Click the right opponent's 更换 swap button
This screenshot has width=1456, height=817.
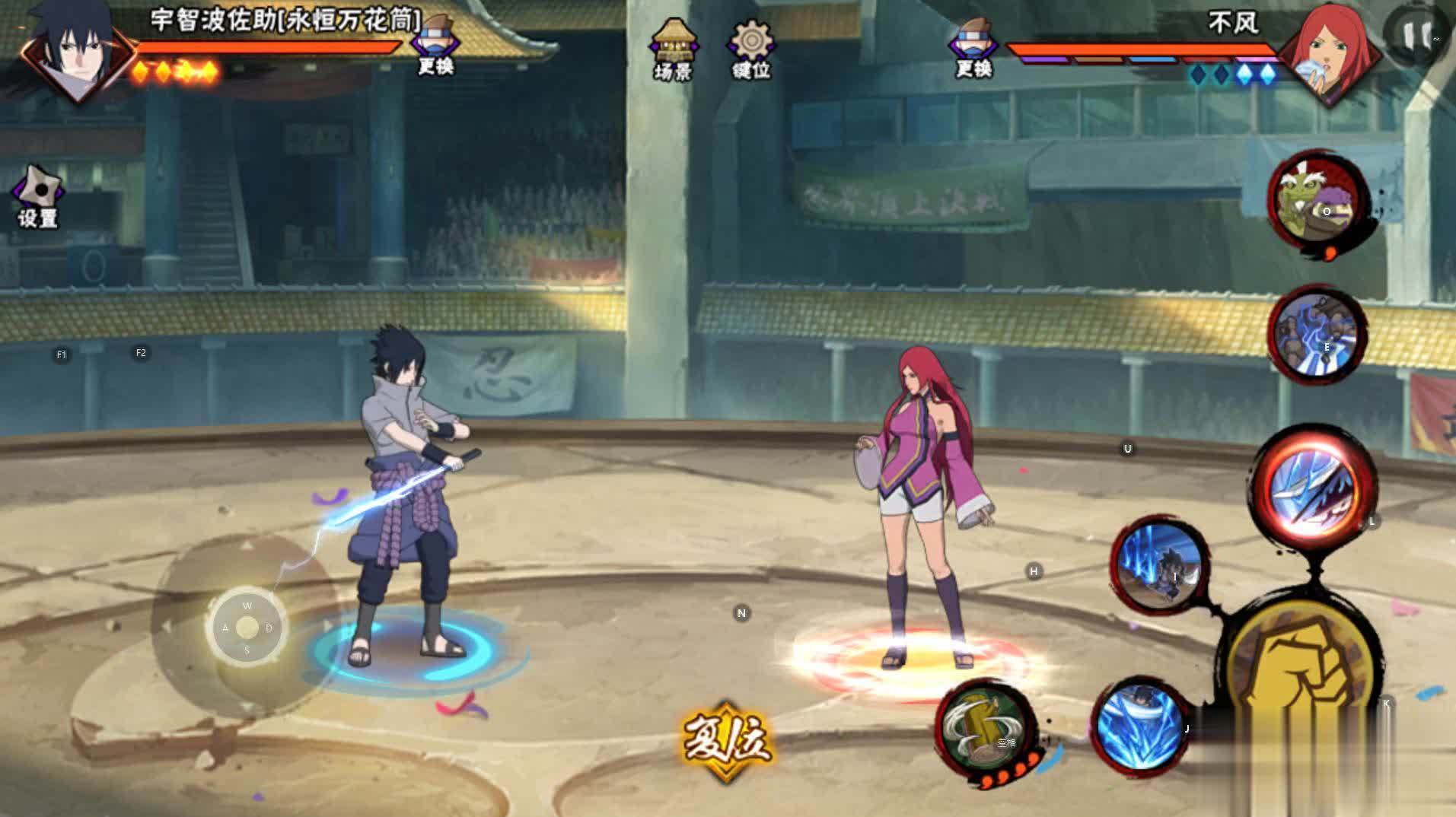click(973, 48)
